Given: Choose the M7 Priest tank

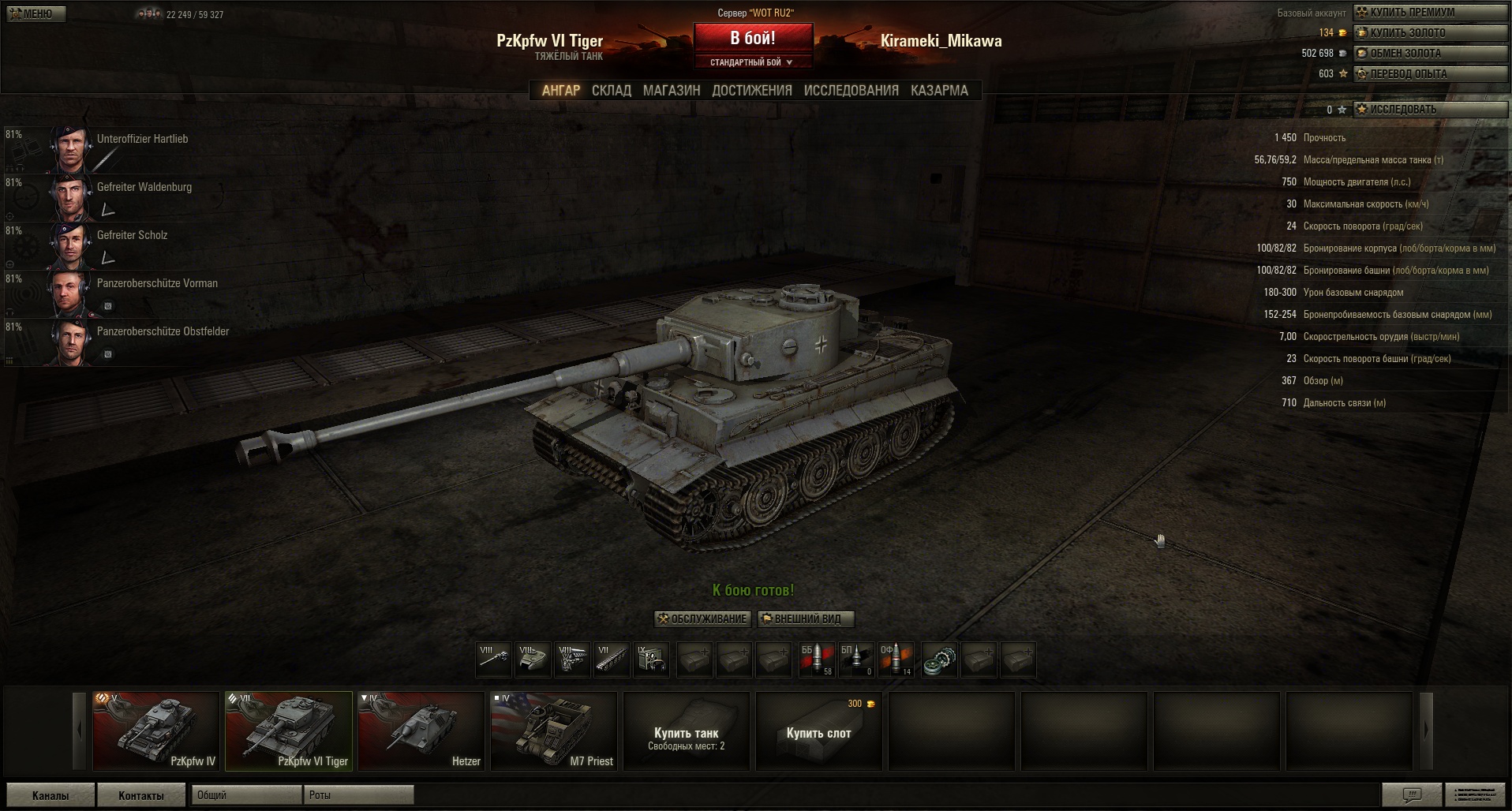Looking at the screenshot, I should 554,731.
